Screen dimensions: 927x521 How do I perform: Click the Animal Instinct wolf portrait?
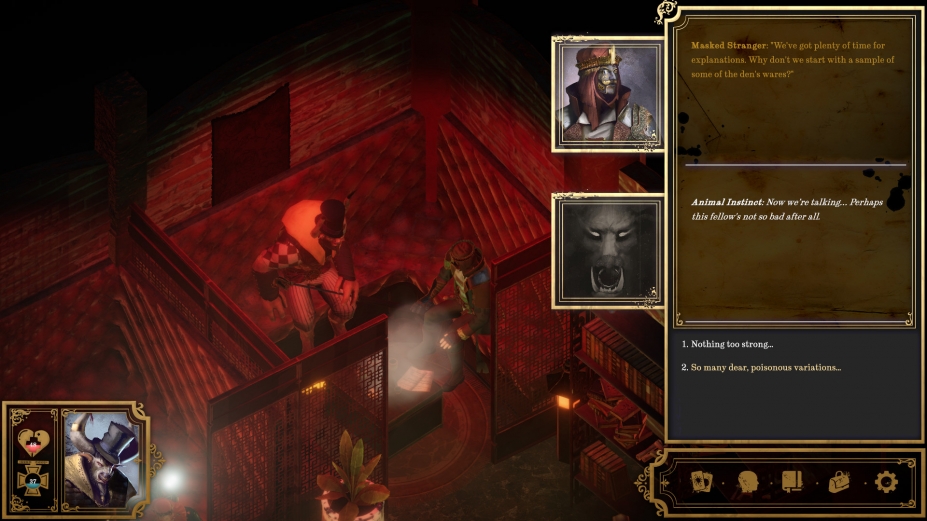coord(607,251)
